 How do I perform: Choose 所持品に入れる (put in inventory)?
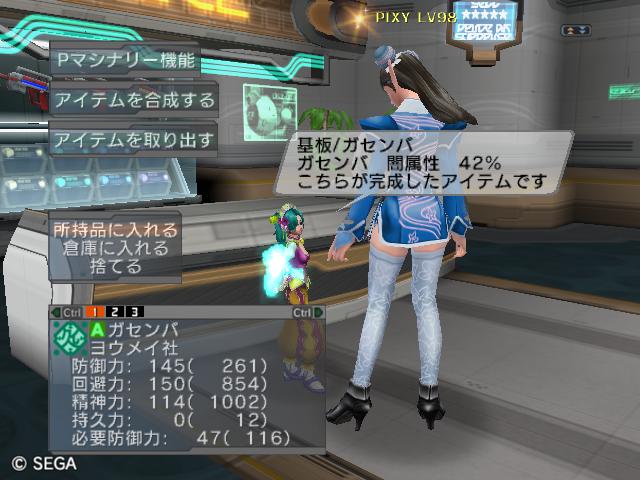tap(115, 230)
